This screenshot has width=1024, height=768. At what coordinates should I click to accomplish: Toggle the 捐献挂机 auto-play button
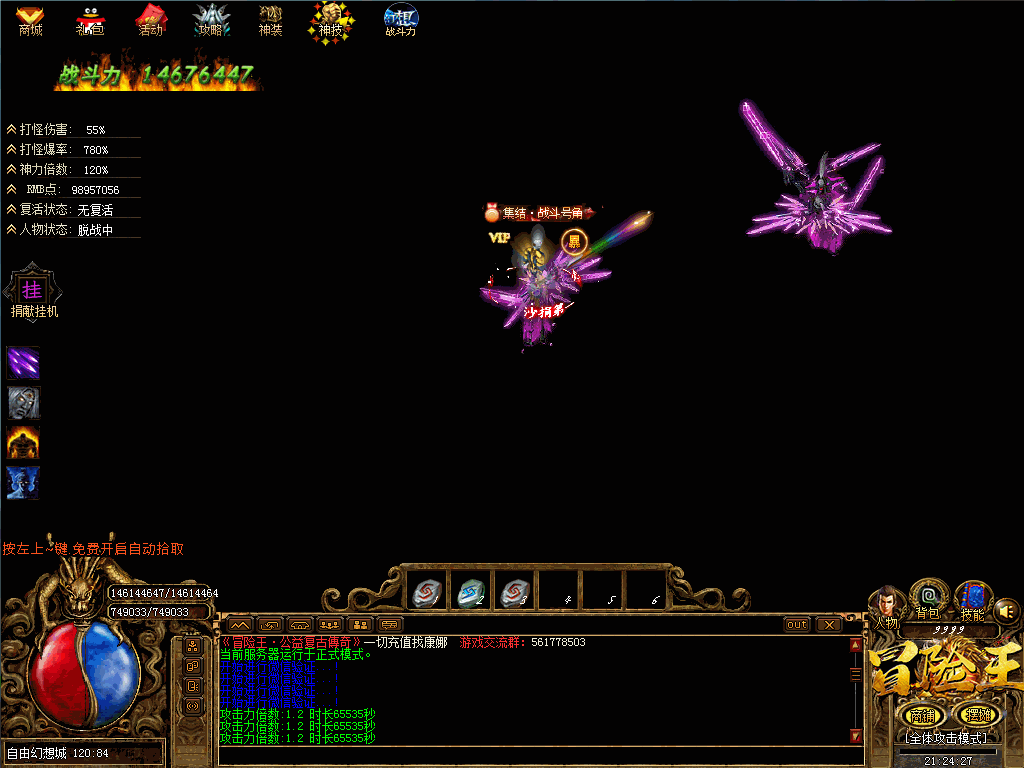tap(32, 291)
